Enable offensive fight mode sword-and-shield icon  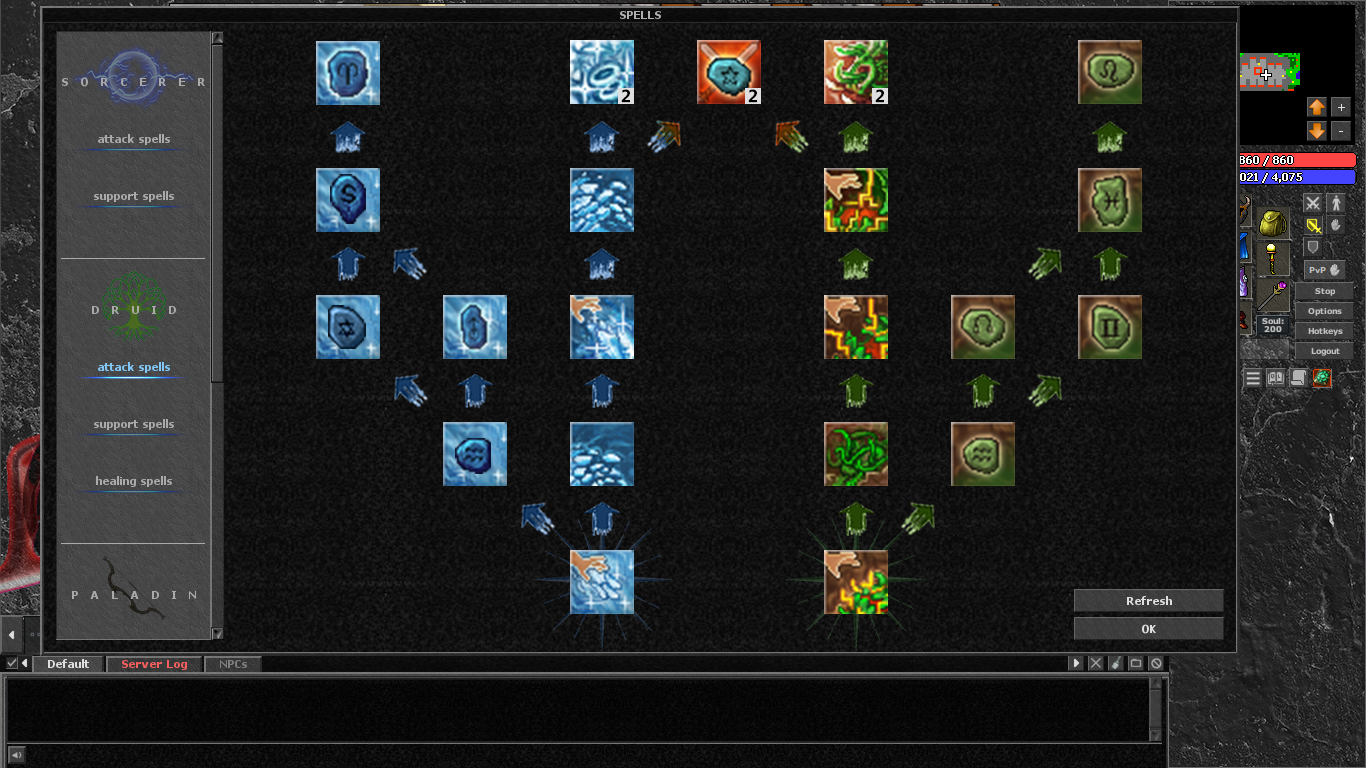(1313, 225)
